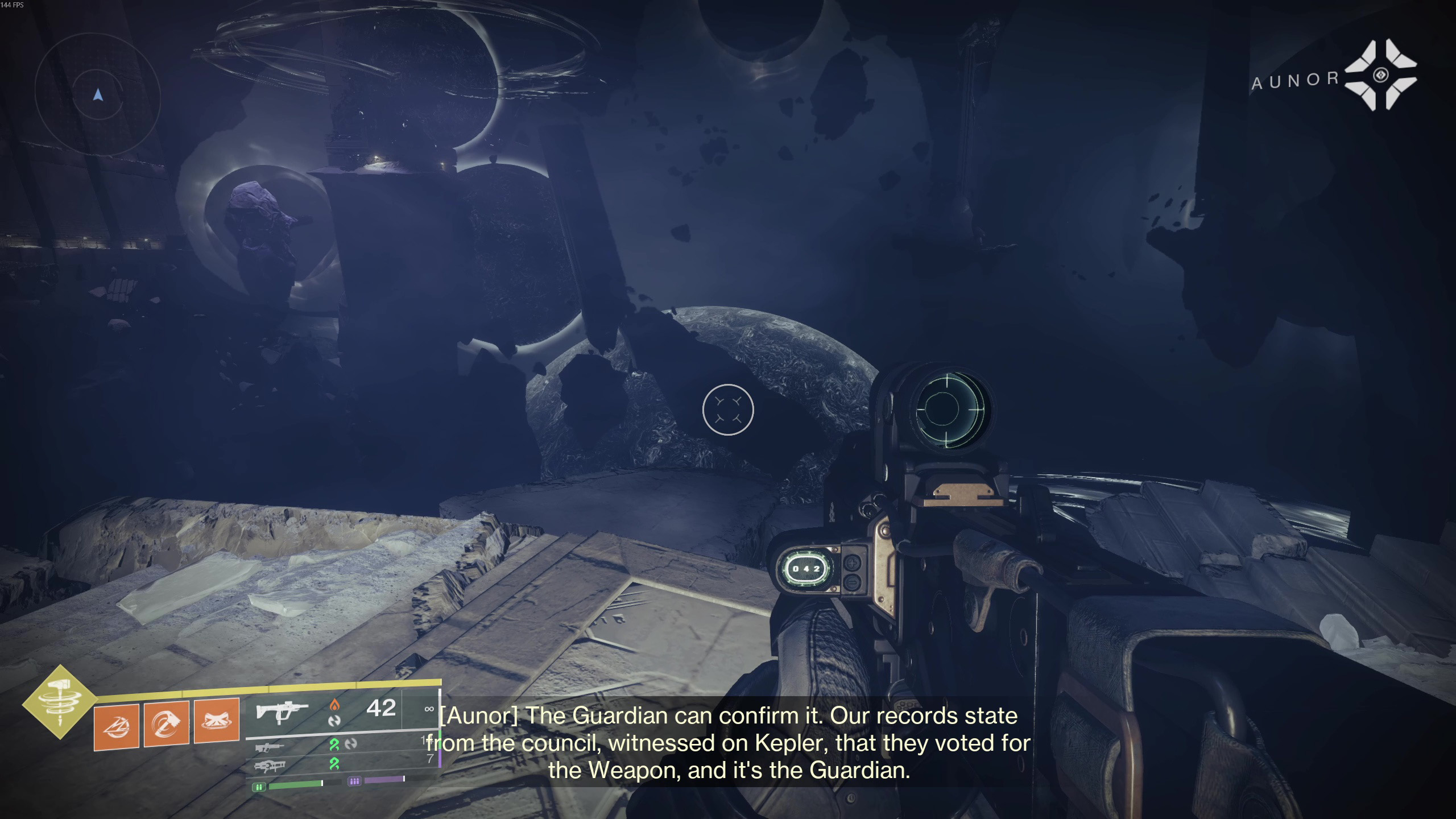Viewport: 1456px width, 819px height.
Task: Switch to the second weapon row
Action: [x=270, y=746]
